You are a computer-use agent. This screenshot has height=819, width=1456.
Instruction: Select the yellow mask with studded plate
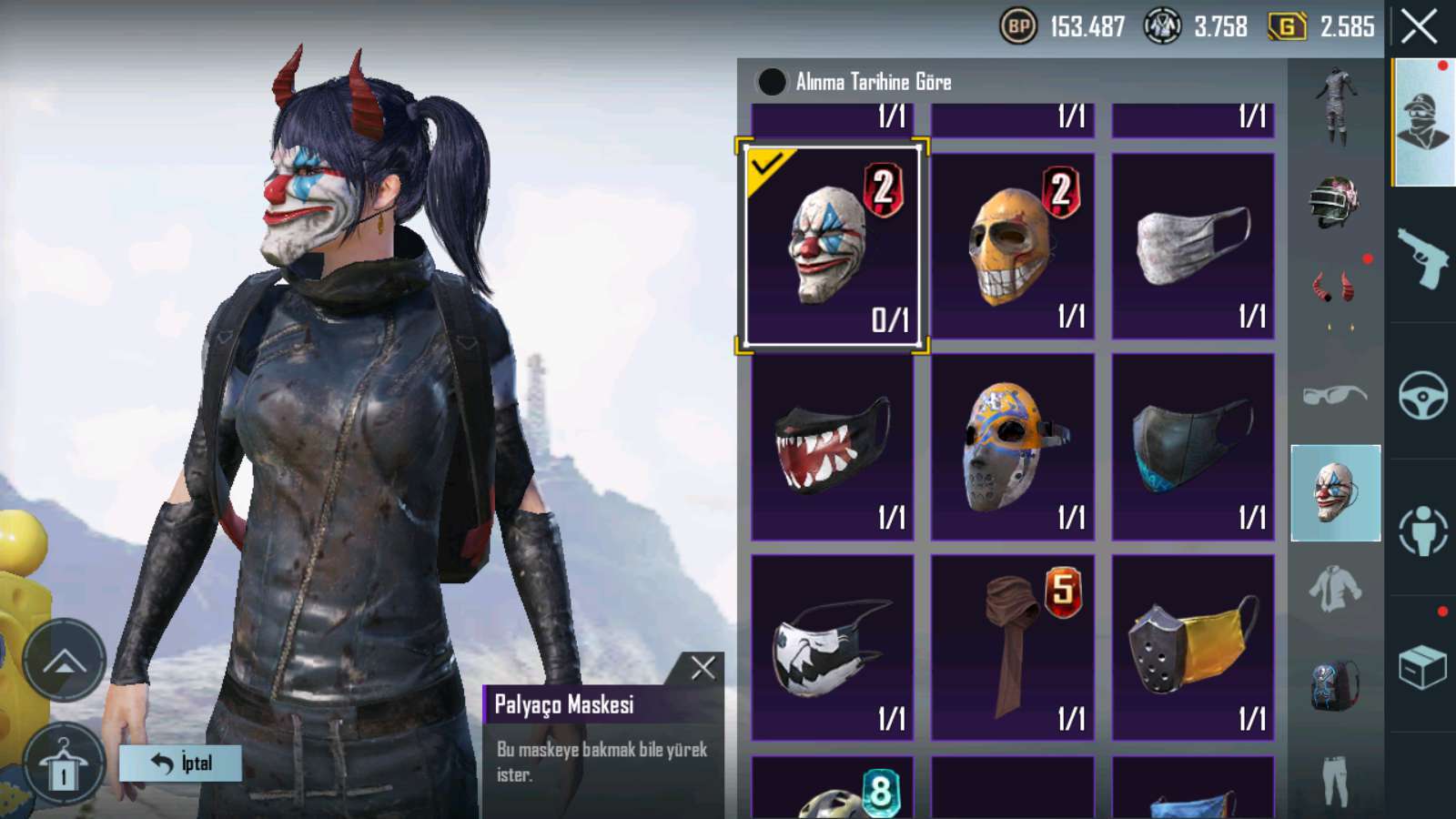(x=1192, y=647)
